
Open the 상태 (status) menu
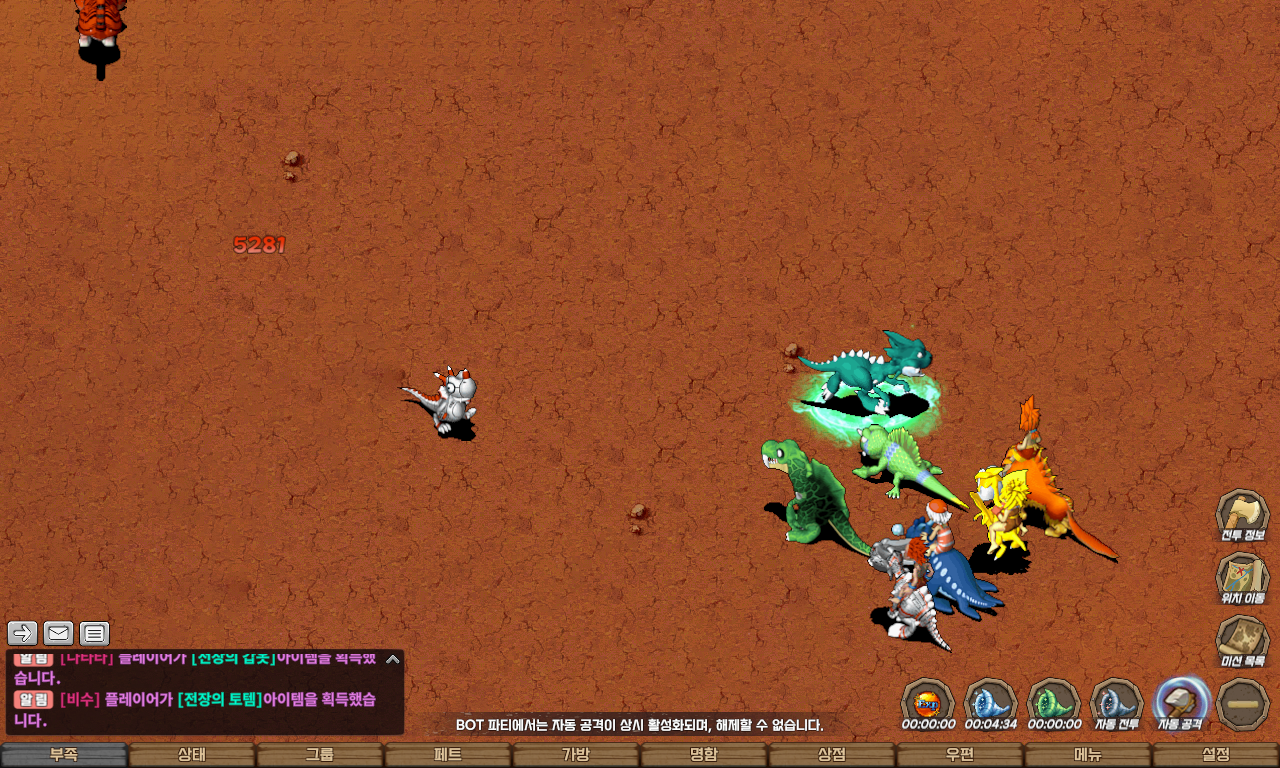(x=192, y=755)
